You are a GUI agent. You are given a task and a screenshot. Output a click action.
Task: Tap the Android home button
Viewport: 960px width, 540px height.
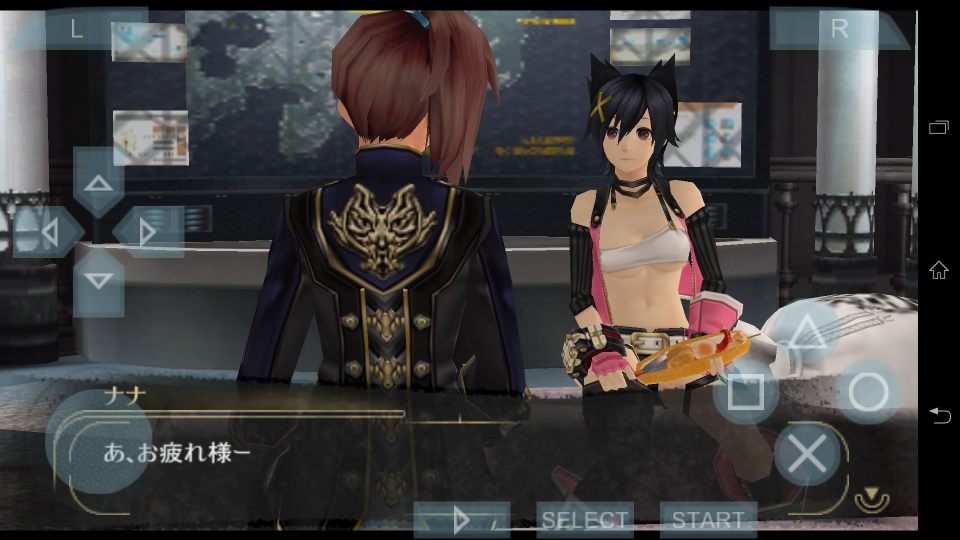tap(939, 270)
